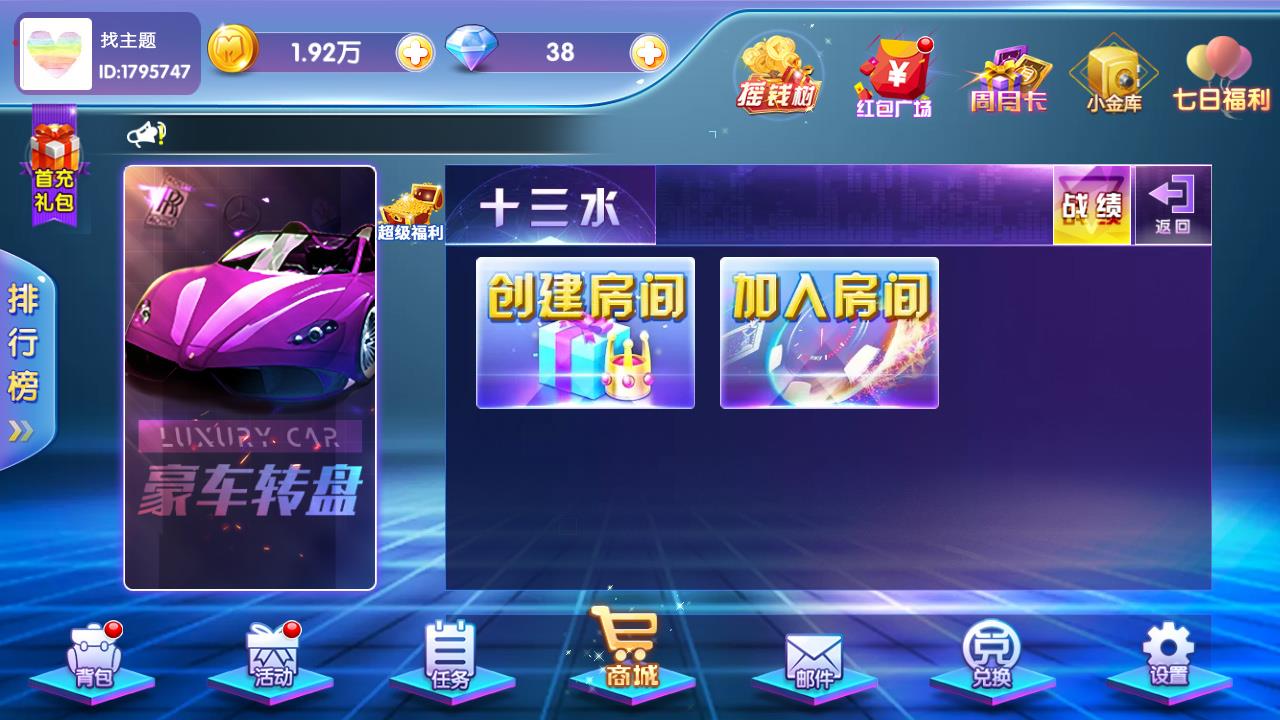The height and width of the screenshot is (720, 1280).
Task: Click the 返回 back button
Action: tap(1172, 203)
